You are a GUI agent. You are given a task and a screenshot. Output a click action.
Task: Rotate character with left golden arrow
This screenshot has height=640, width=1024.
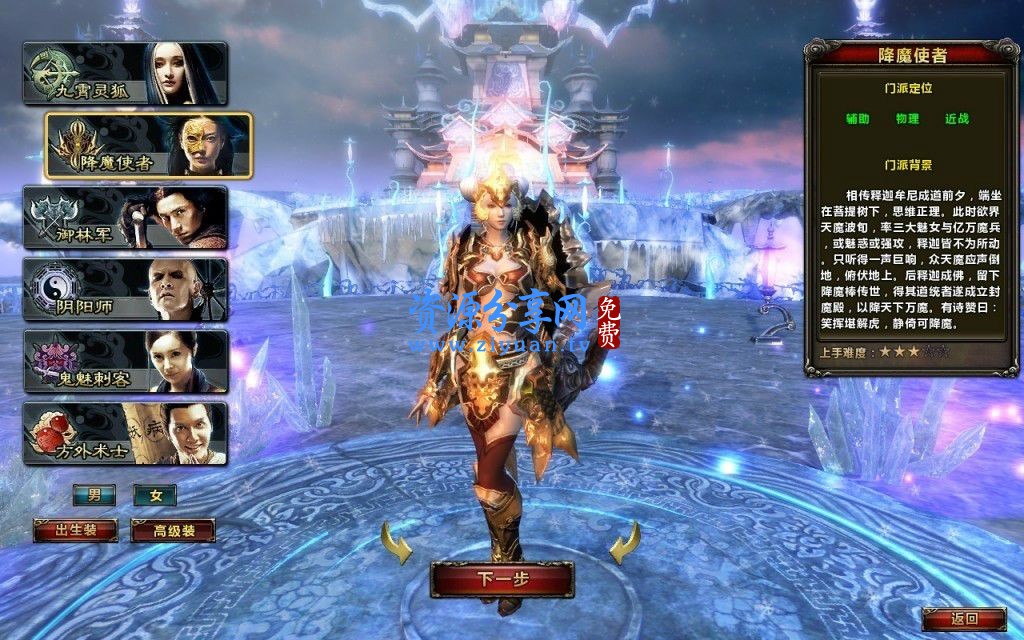397,546
